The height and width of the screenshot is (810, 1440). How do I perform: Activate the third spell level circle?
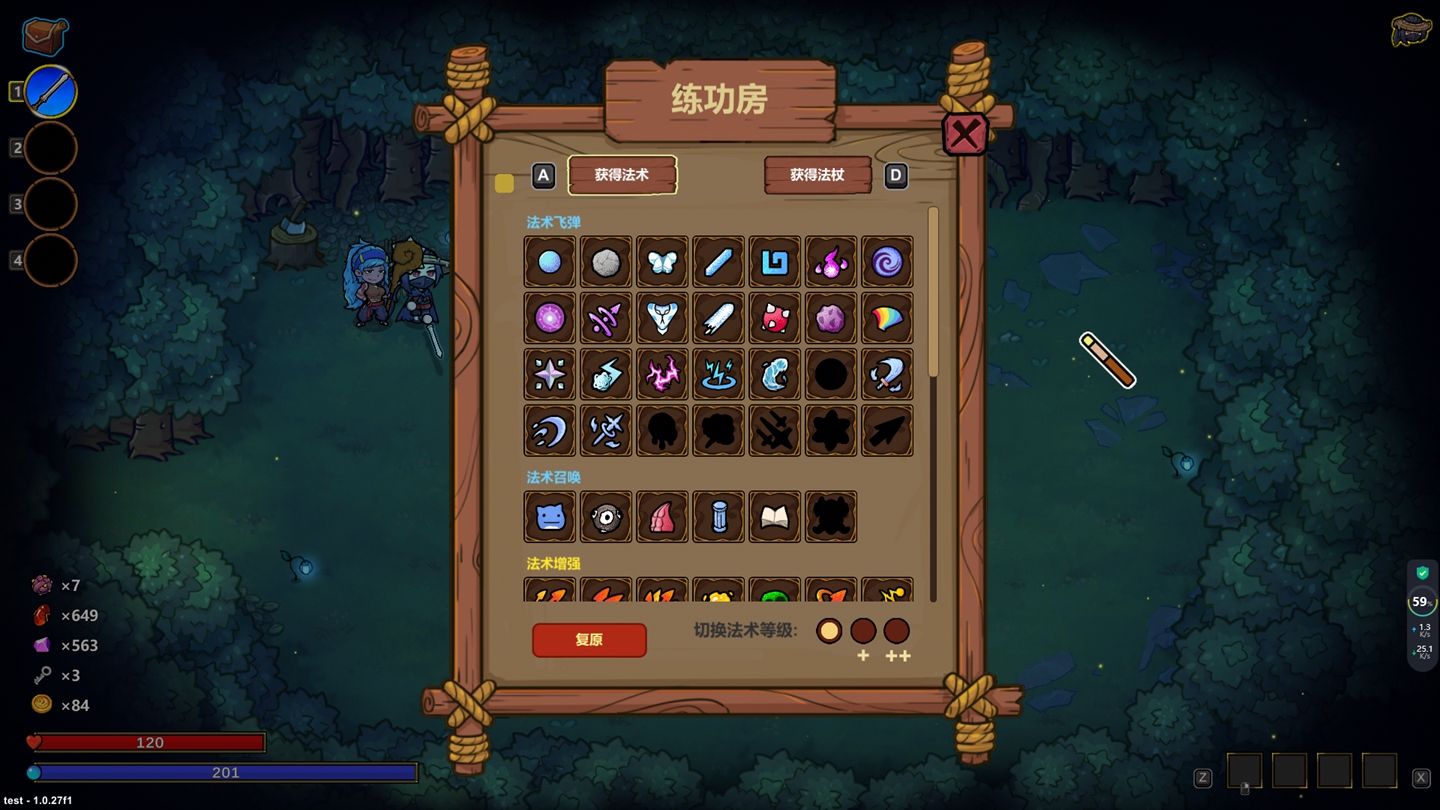pos(897,631)
